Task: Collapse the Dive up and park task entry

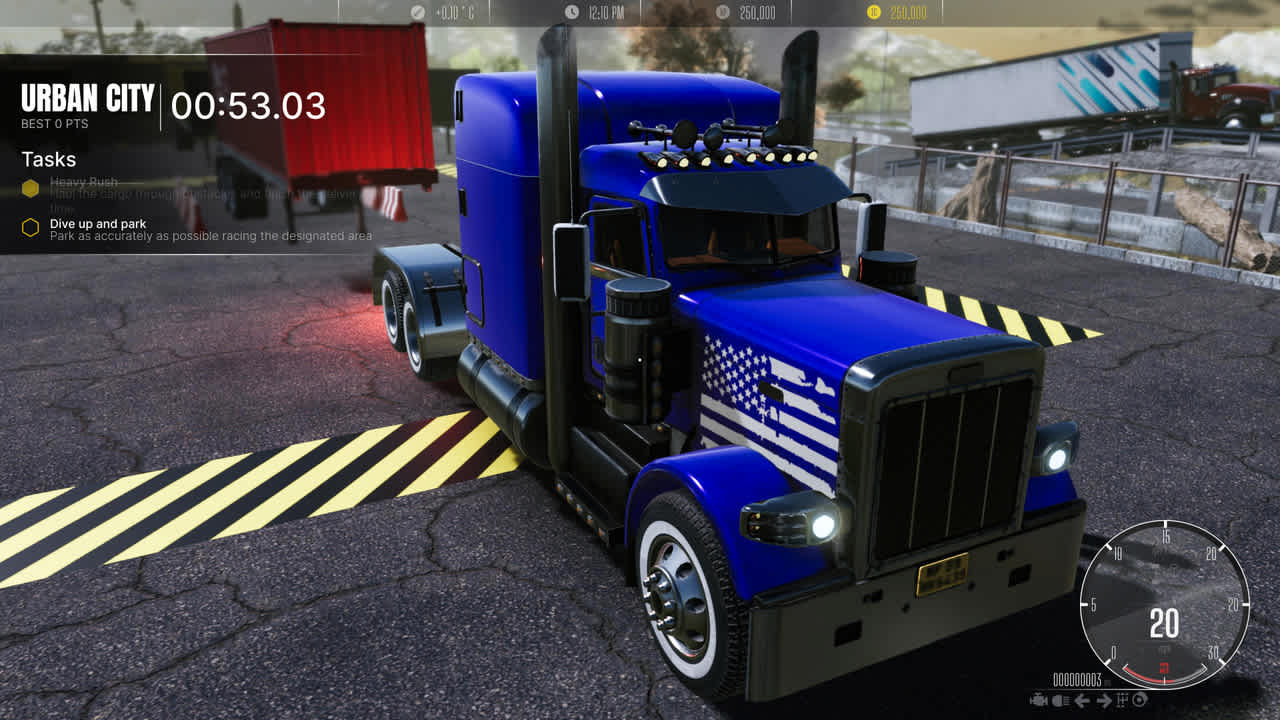Action: click(x=96, y=224)
